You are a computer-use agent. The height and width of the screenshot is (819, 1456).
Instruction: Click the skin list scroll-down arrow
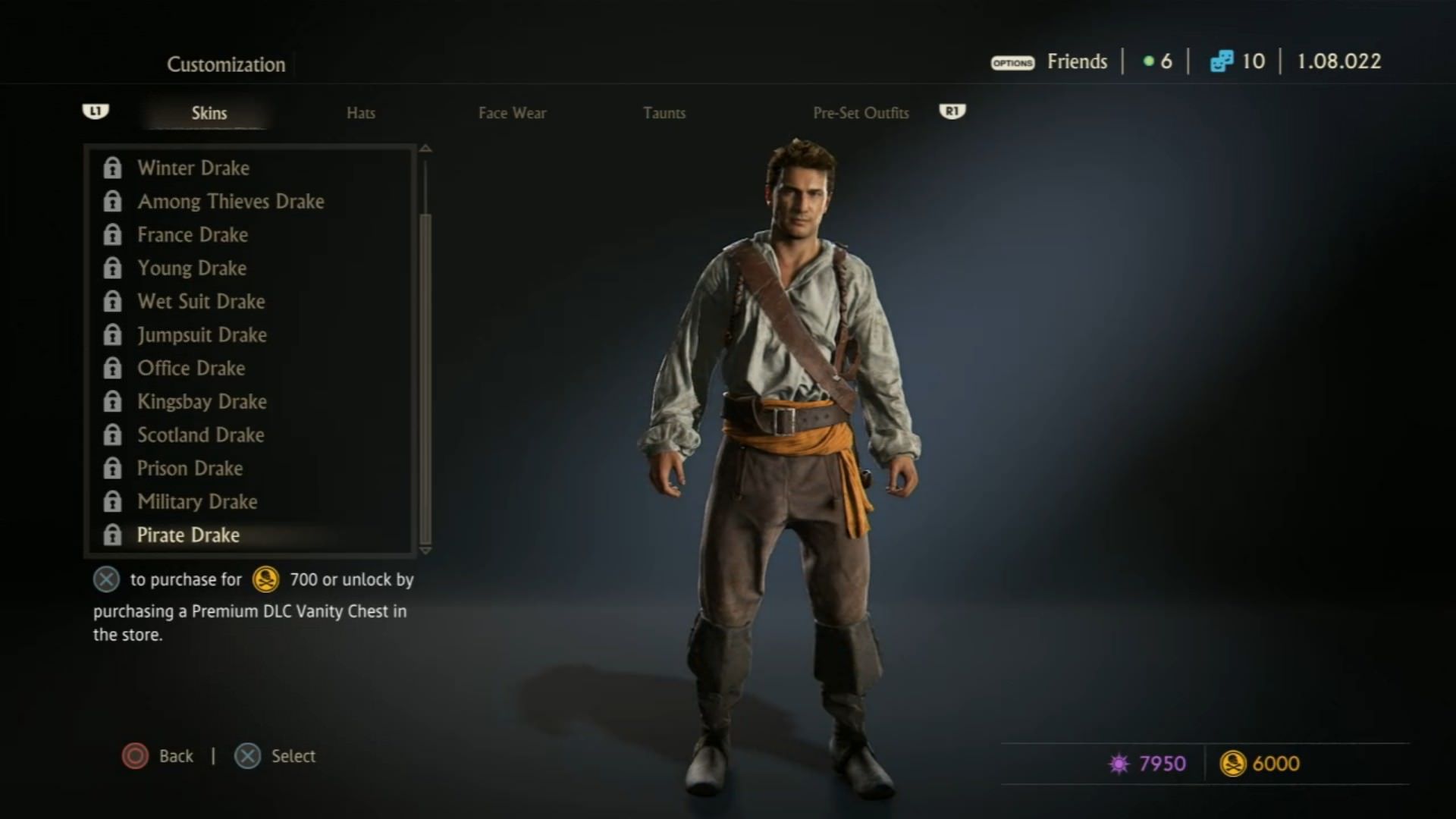(425, 551)
